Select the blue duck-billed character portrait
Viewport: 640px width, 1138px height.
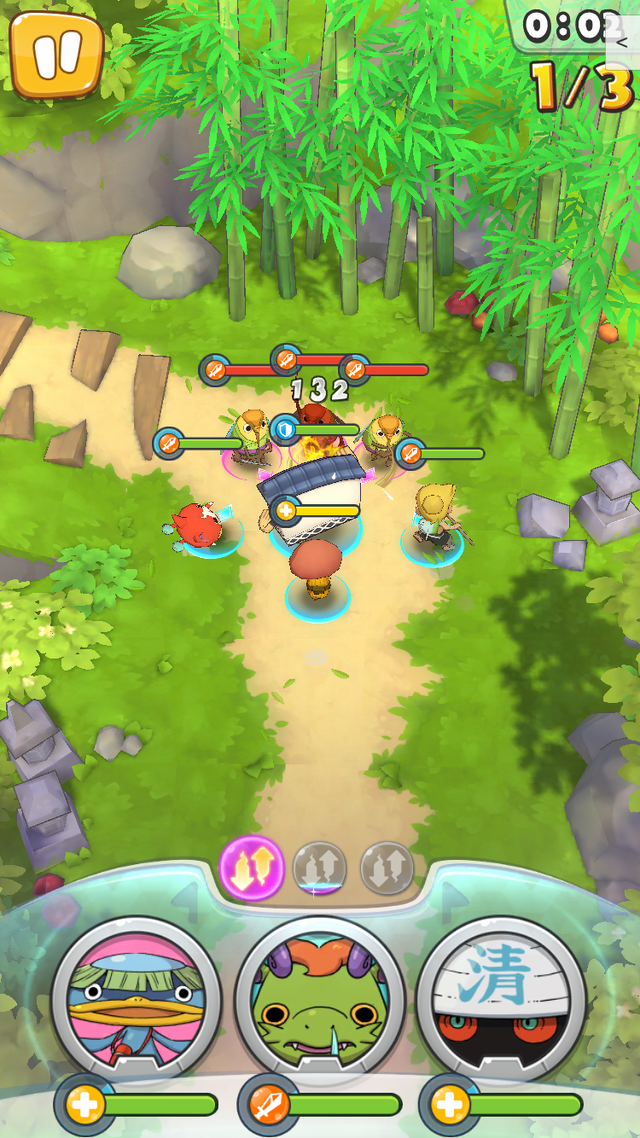coord(136,1001)
